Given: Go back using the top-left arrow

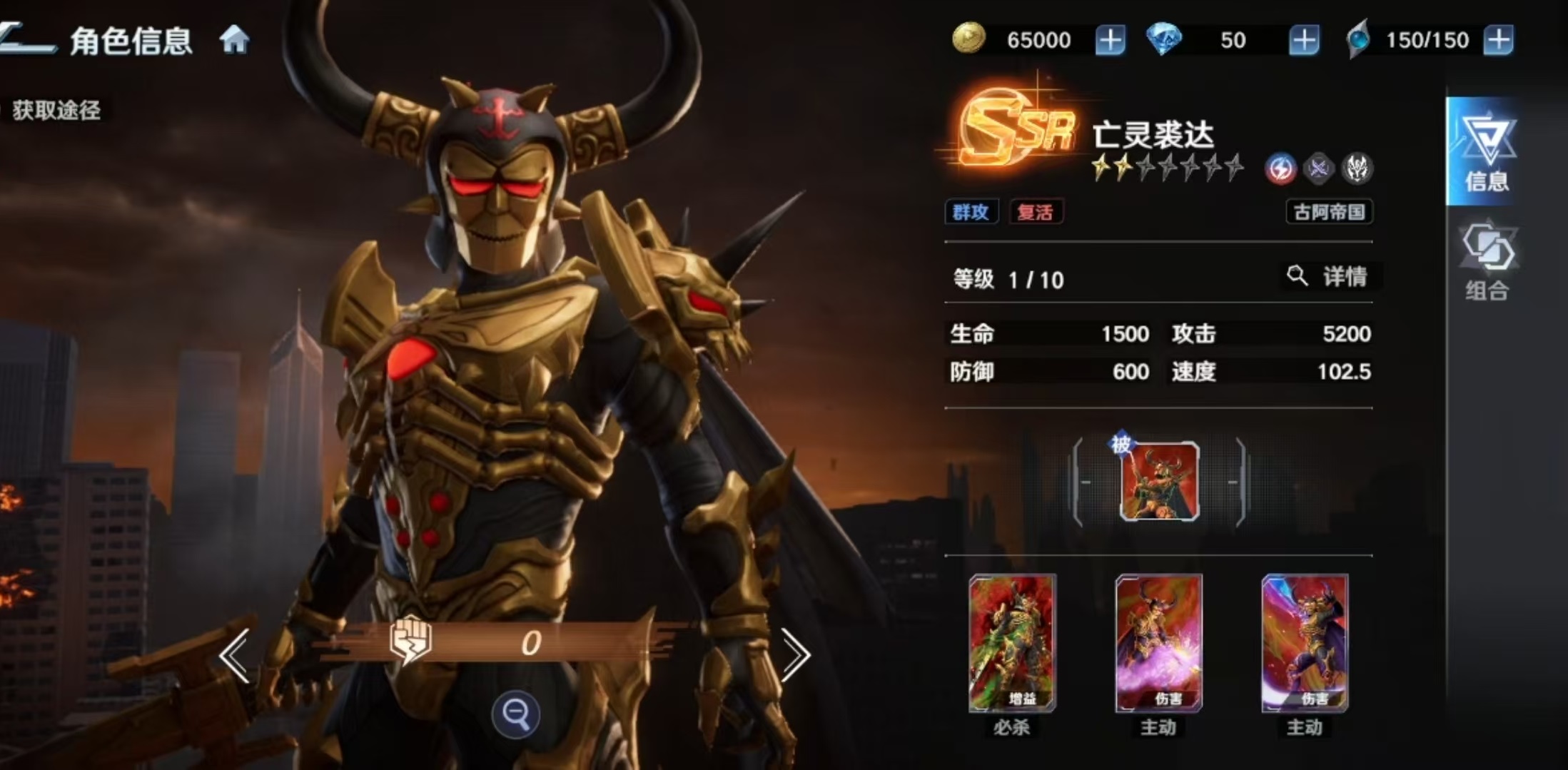Looking at the screenshot, I should [x=27, y=39].
